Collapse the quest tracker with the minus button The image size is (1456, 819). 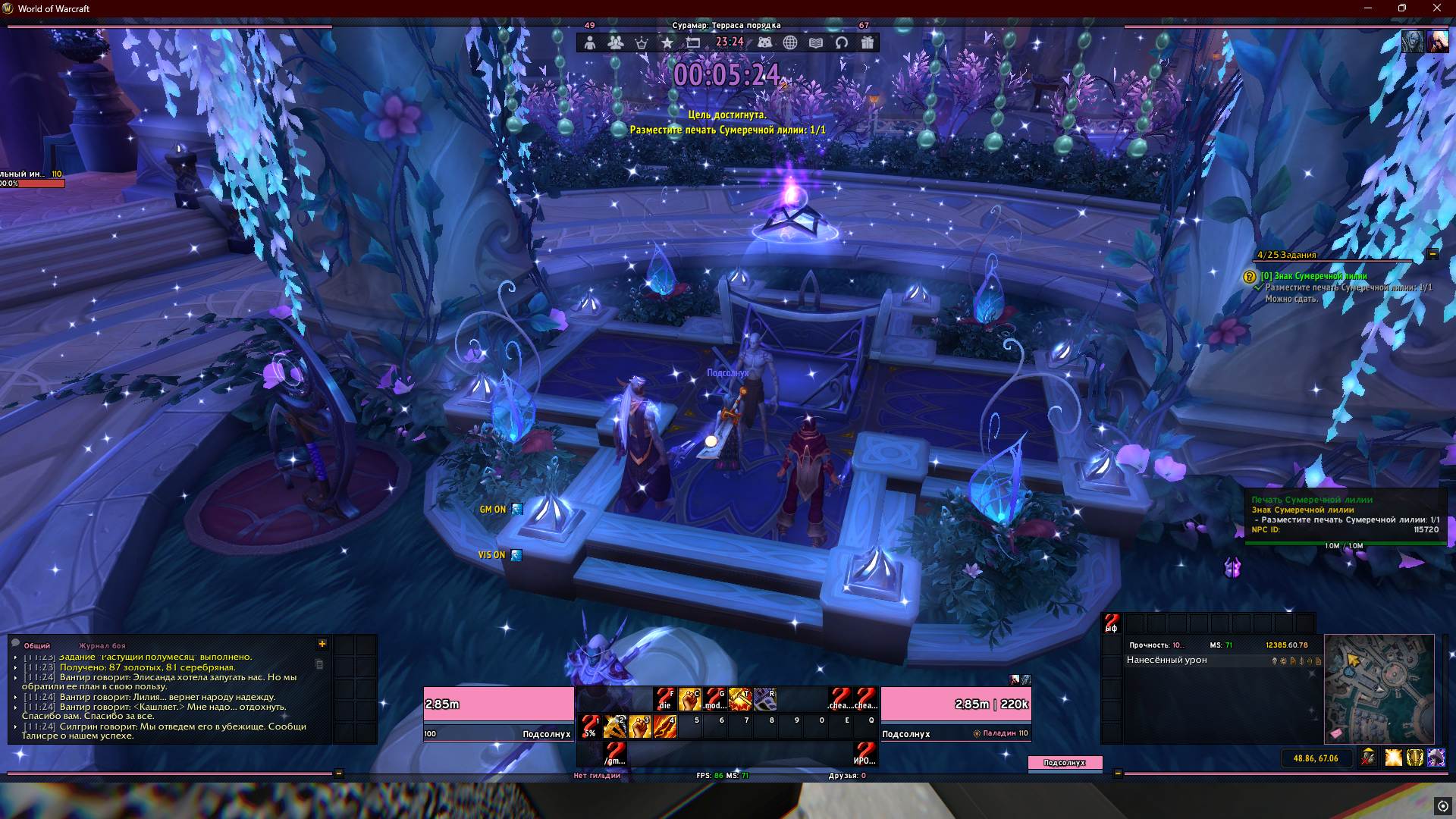[x=1432, y=255]
